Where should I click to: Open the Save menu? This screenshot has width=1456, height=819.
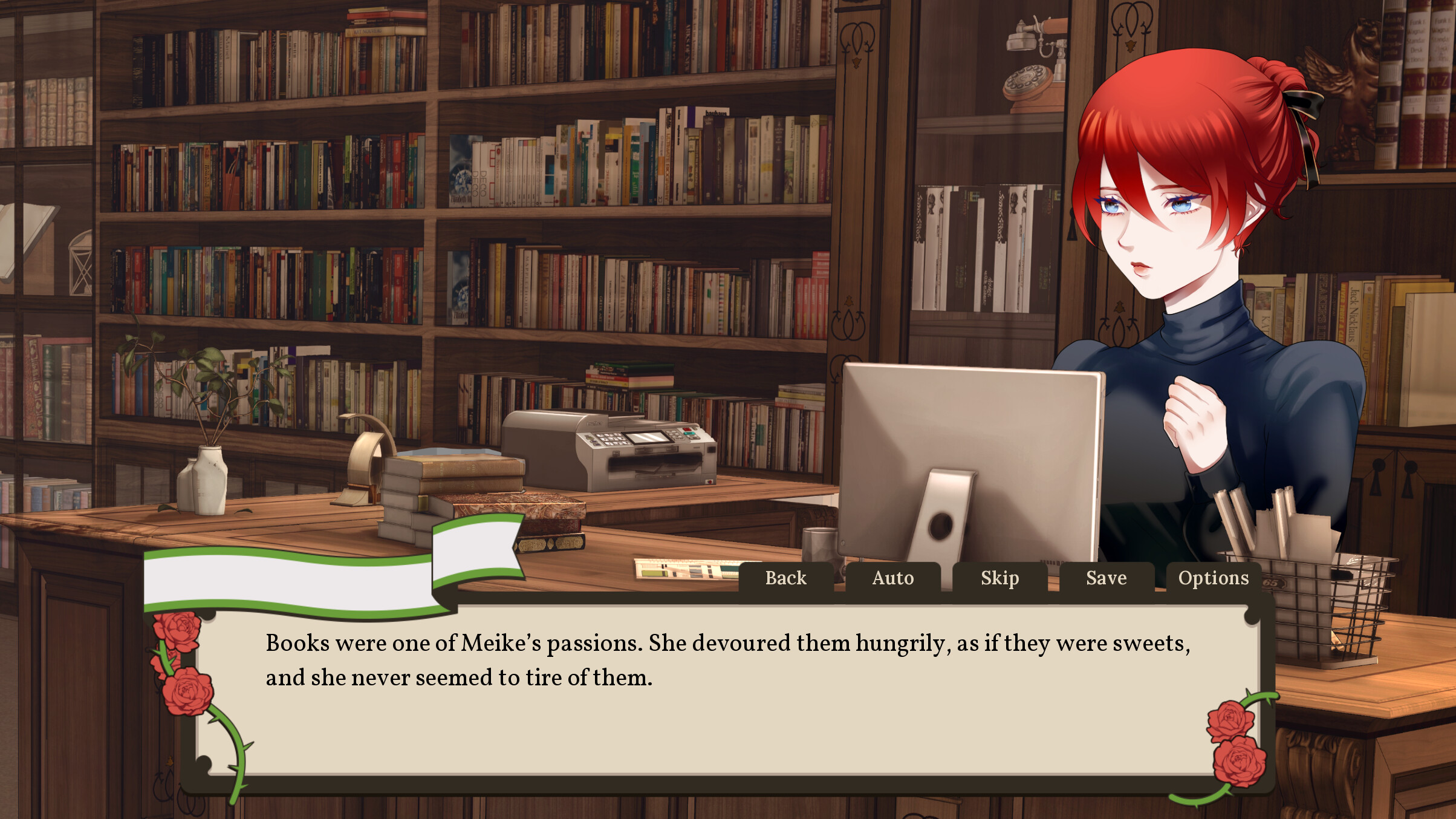[x=1108, y=578]
